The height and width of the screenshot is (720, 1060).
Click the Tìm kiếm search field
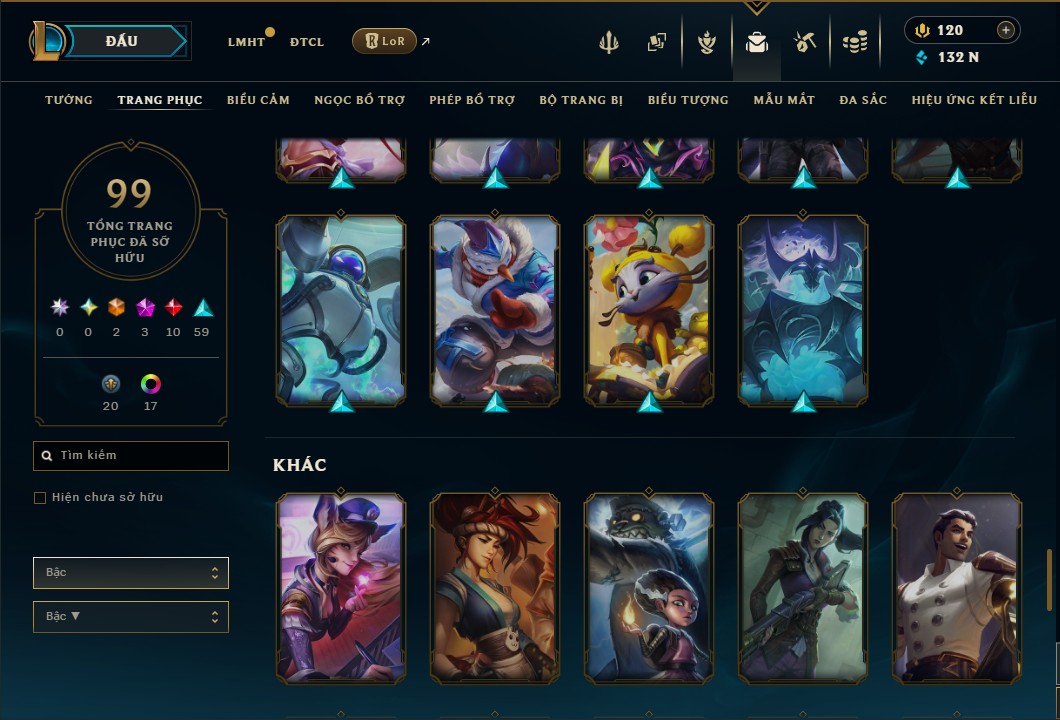[x=131, y=456]
